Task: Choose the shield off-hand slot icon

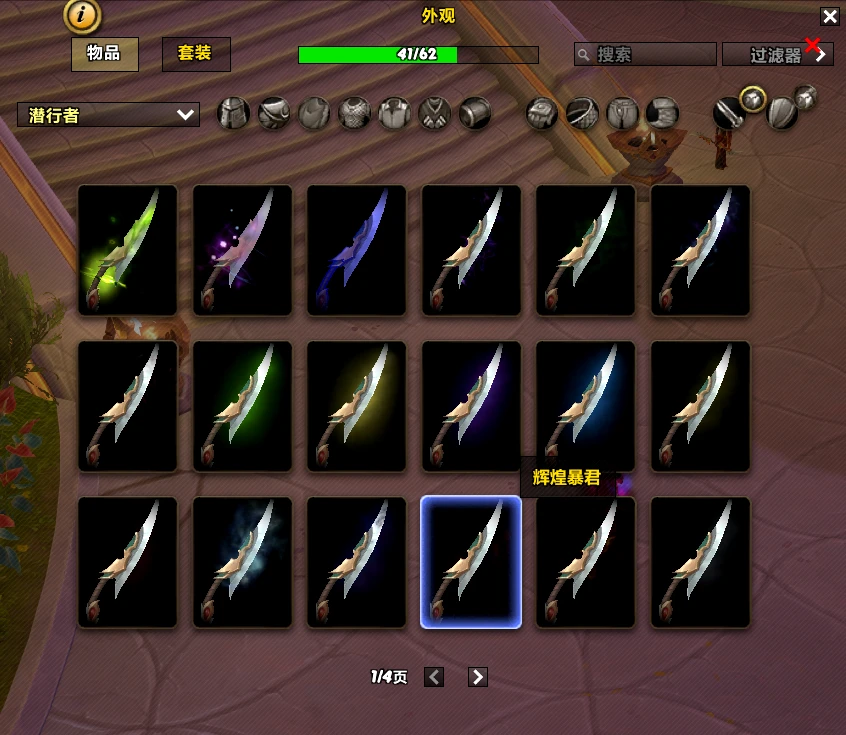Action: click(781, 113)
